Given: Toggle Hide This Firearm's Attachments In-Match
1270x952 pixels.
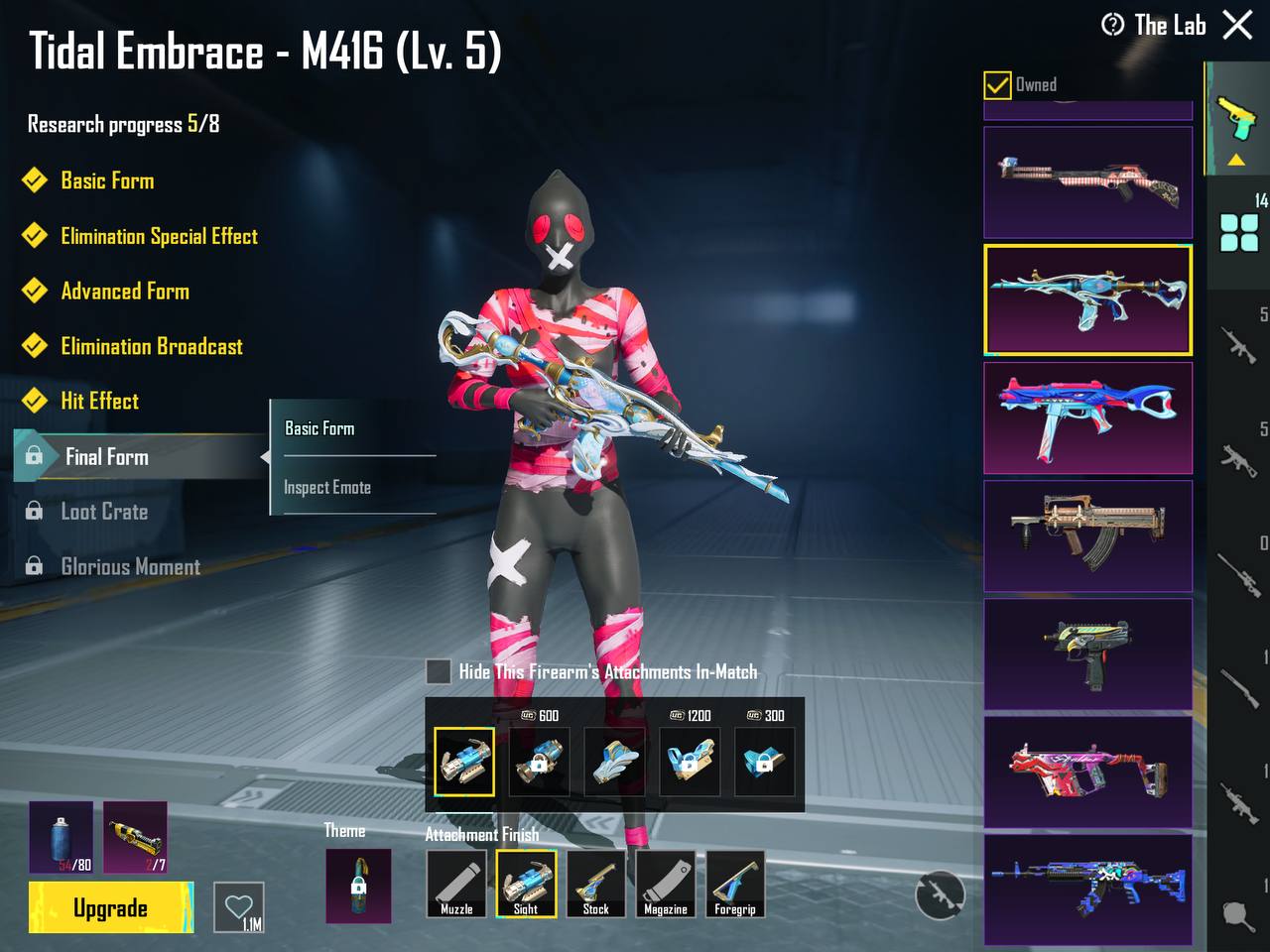Looking at the screenshot, I should [x=439, y=672].
